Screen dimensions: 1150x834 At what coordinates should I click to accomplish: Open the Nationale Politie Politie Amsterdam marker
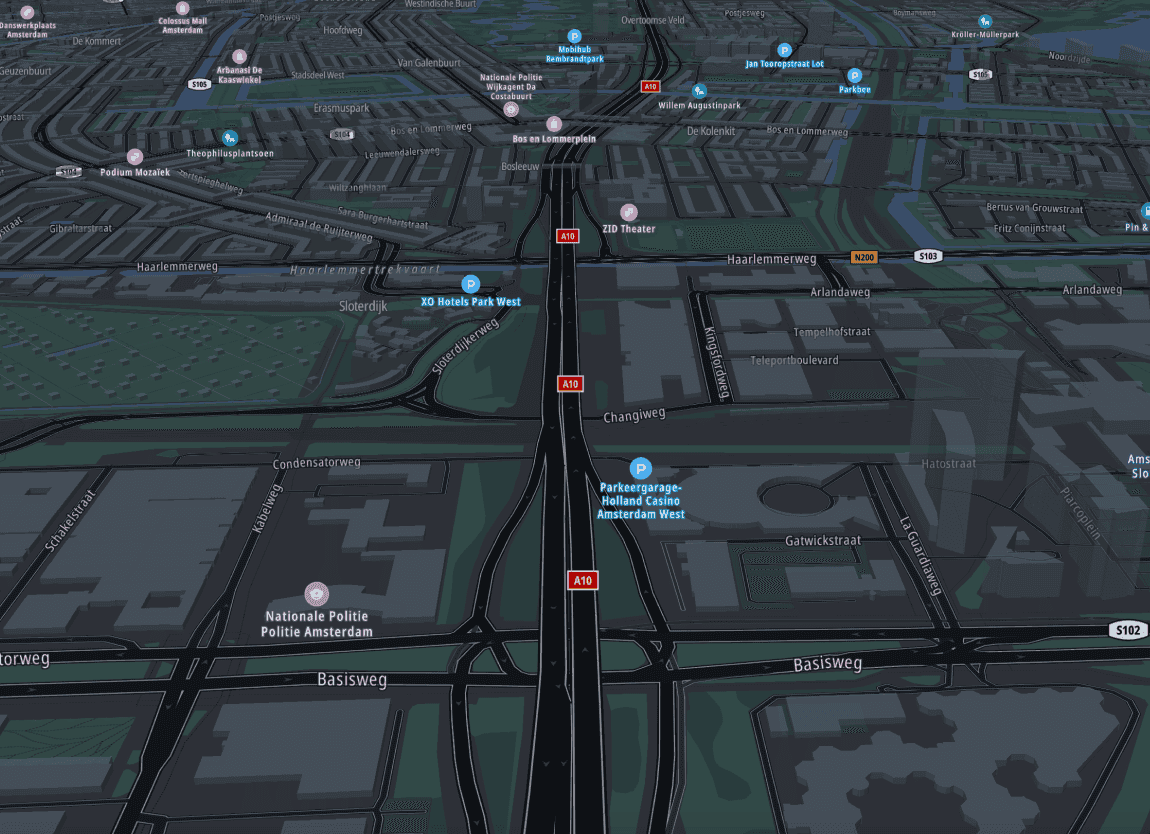click(317, 594)
